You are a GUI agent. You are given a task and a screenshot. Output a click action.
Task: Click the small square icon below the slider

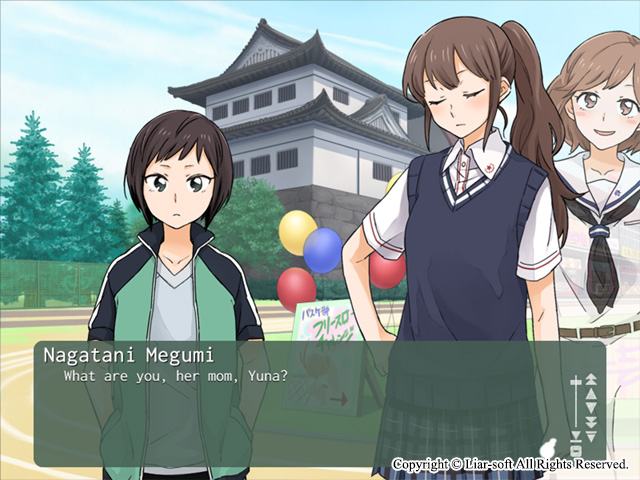(576, 450)
